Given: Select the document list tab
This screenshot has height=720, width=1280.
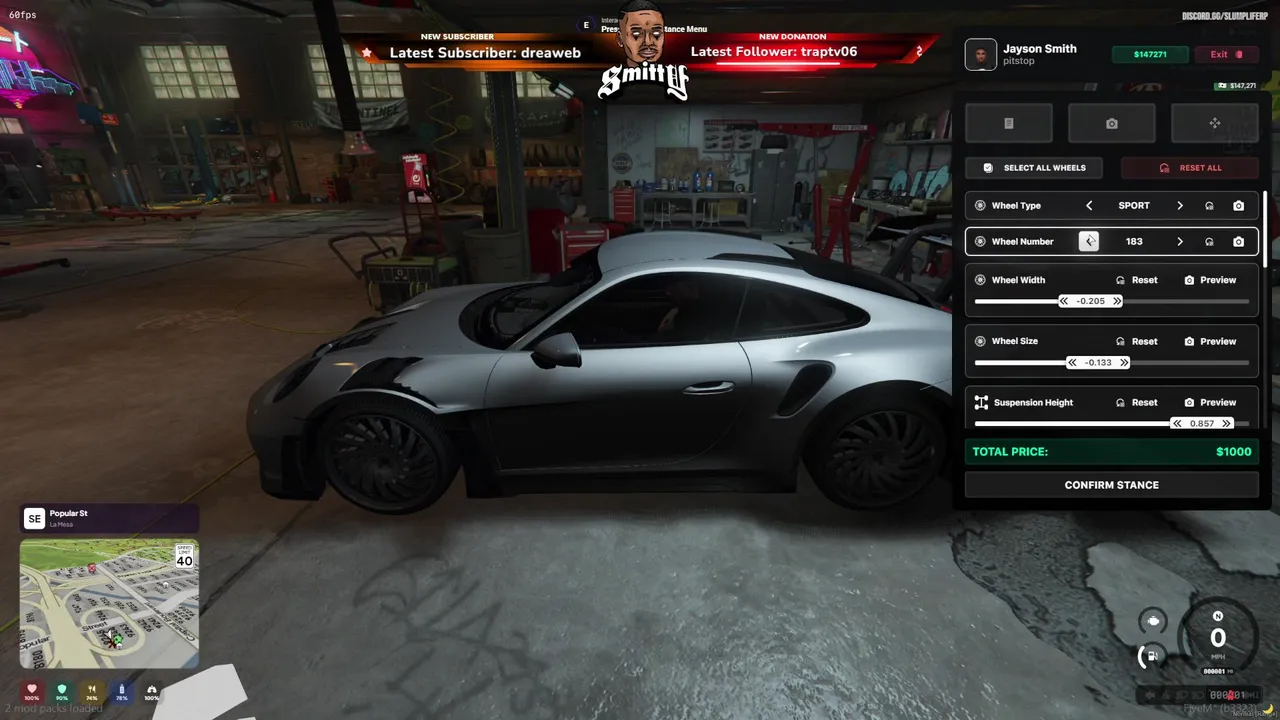Looking at the screenshot, I should tap(1008, 123).
